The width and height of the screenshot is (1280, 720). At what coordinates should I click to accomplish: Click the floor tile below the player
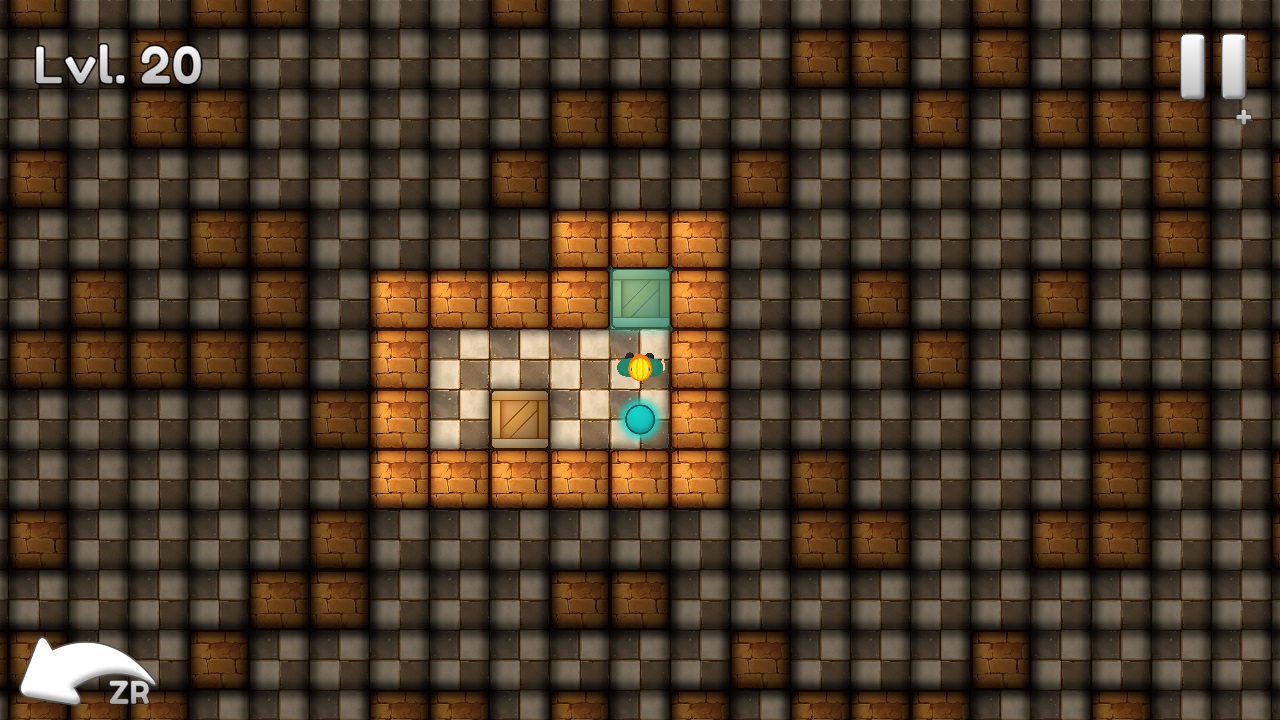638,418
